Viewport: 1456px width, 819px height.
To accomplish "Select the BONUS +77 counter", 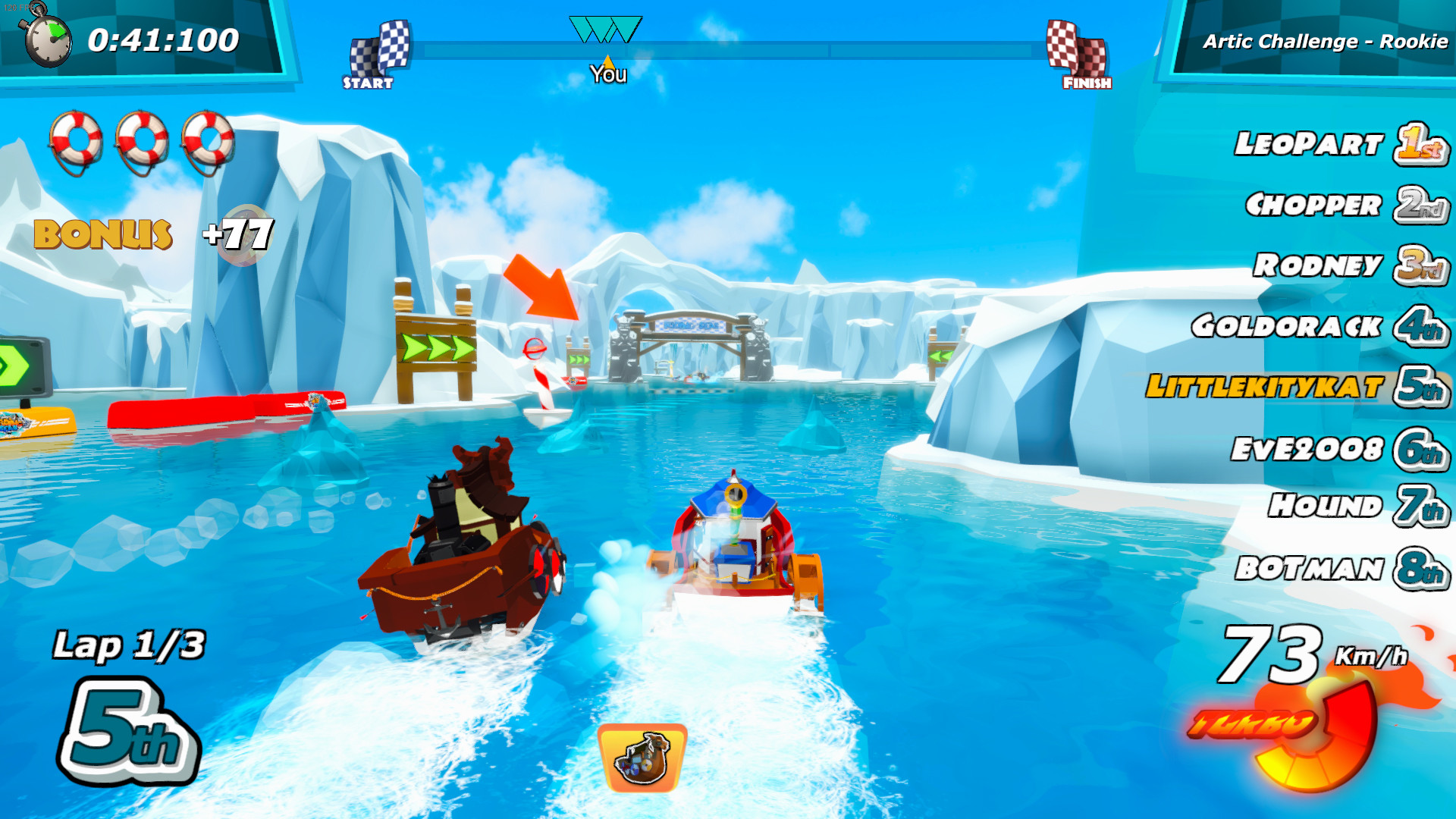I will [152, 231].
